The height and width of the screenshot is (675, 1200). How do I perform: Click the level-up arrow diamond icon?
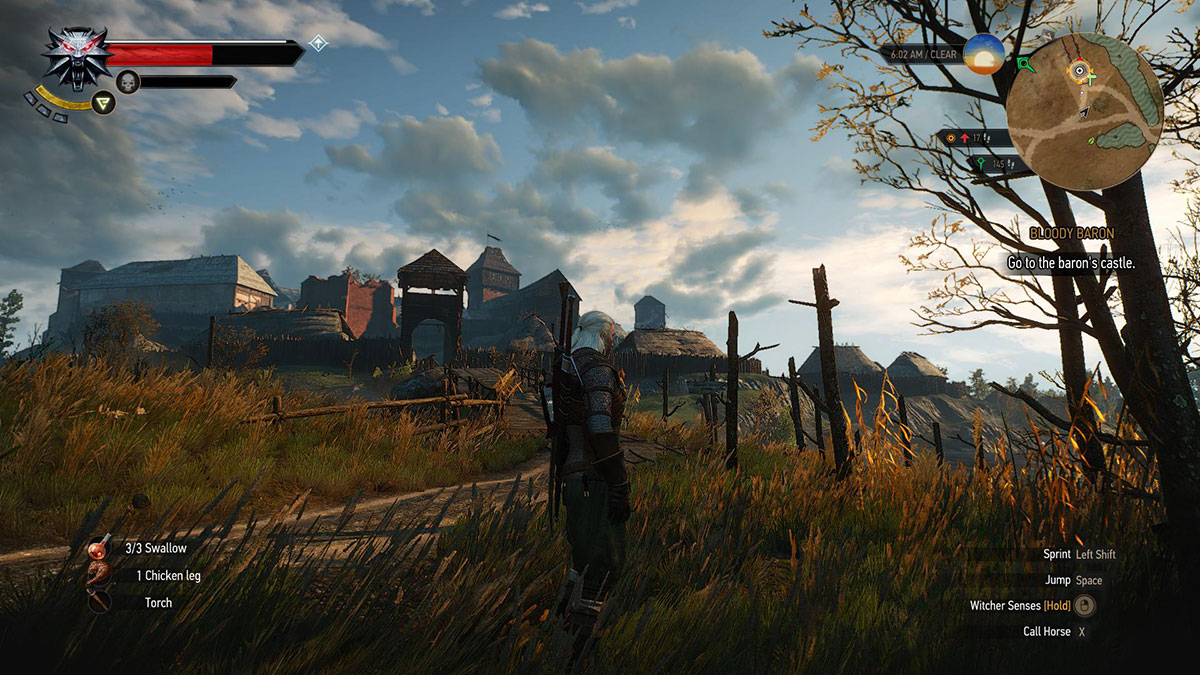tap(318, 43)
